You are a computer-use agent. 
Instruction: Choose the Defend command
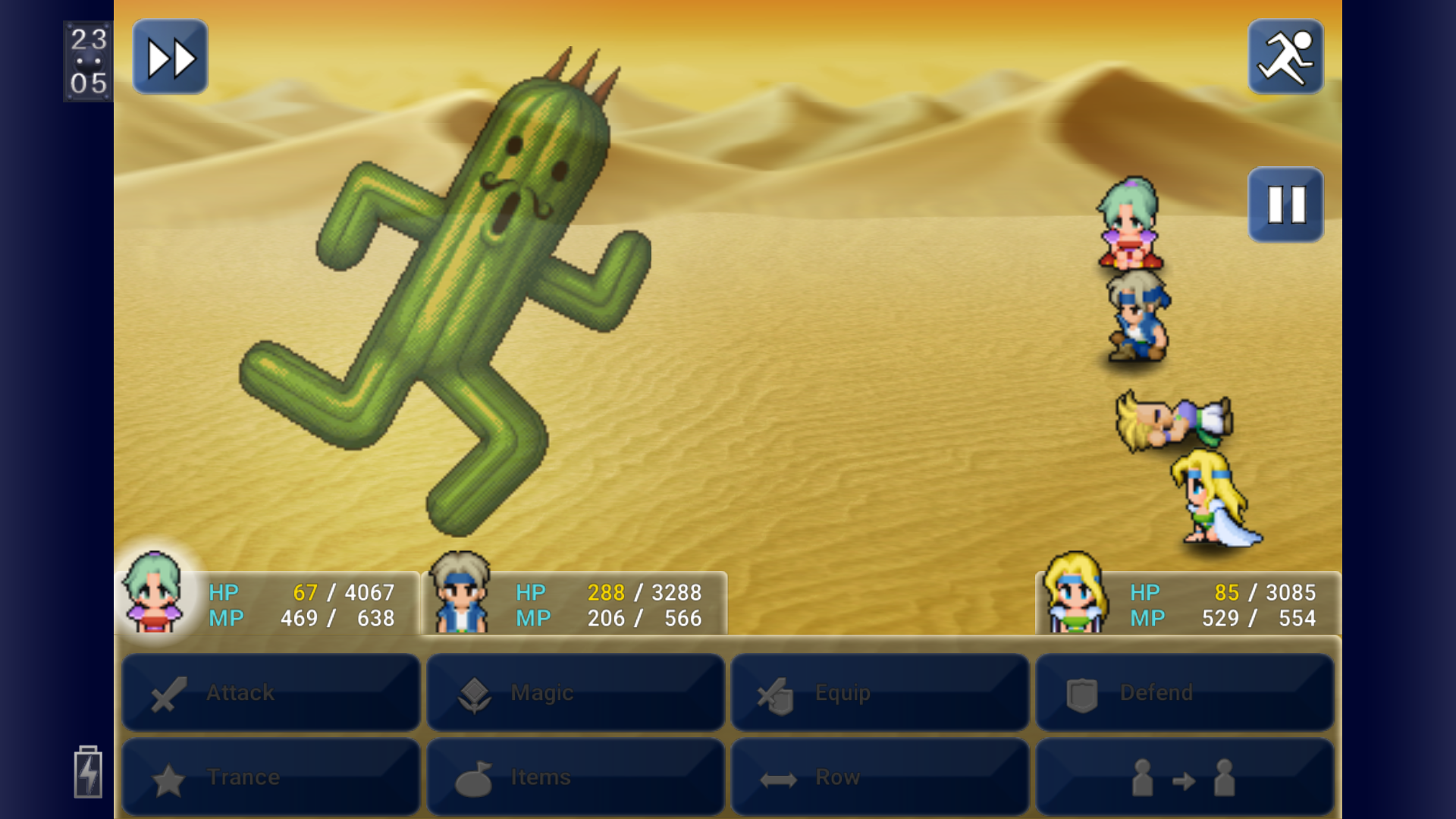coord(1185,692)
